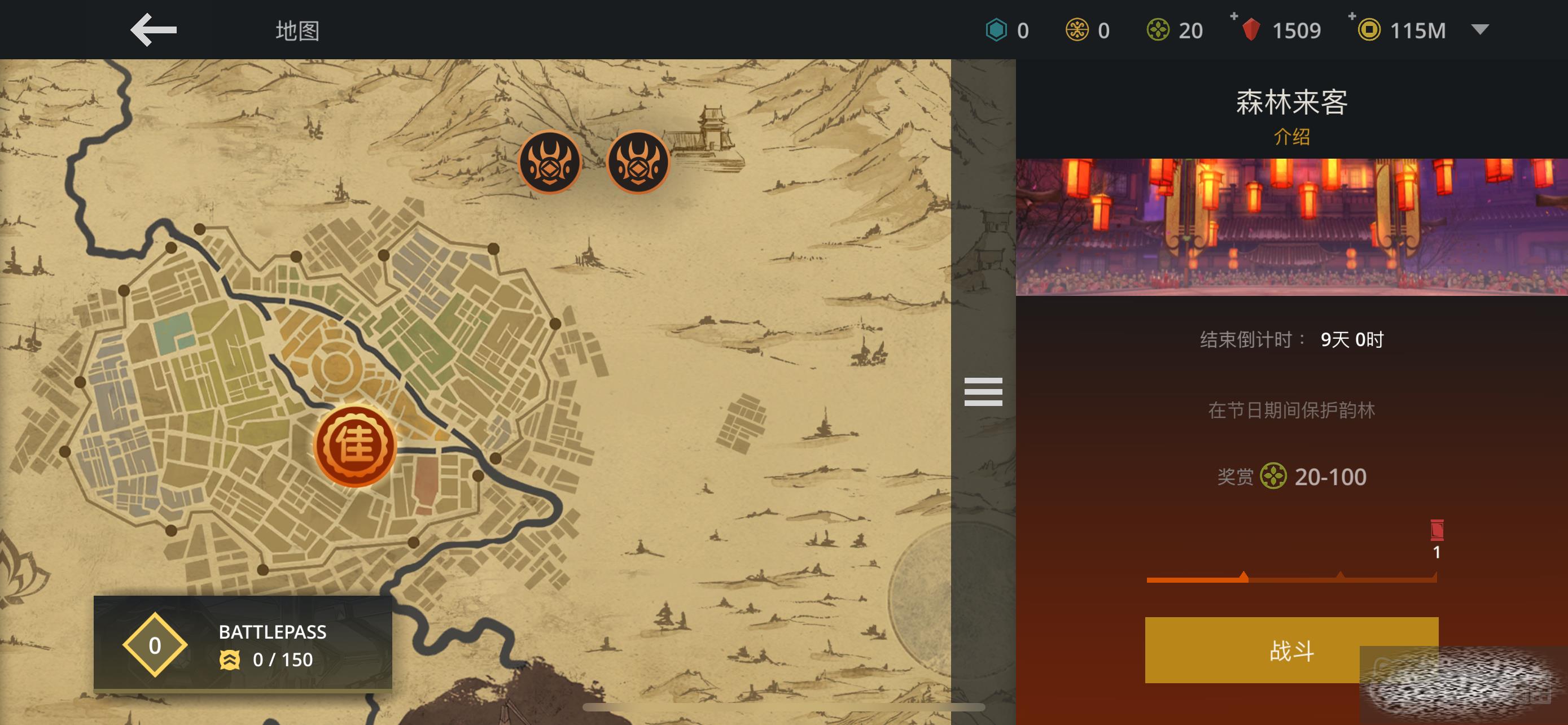The height and width of the screenshot is (725, 1568).
Task: Tap the green clover token currency
Action: pos(1158,30)
